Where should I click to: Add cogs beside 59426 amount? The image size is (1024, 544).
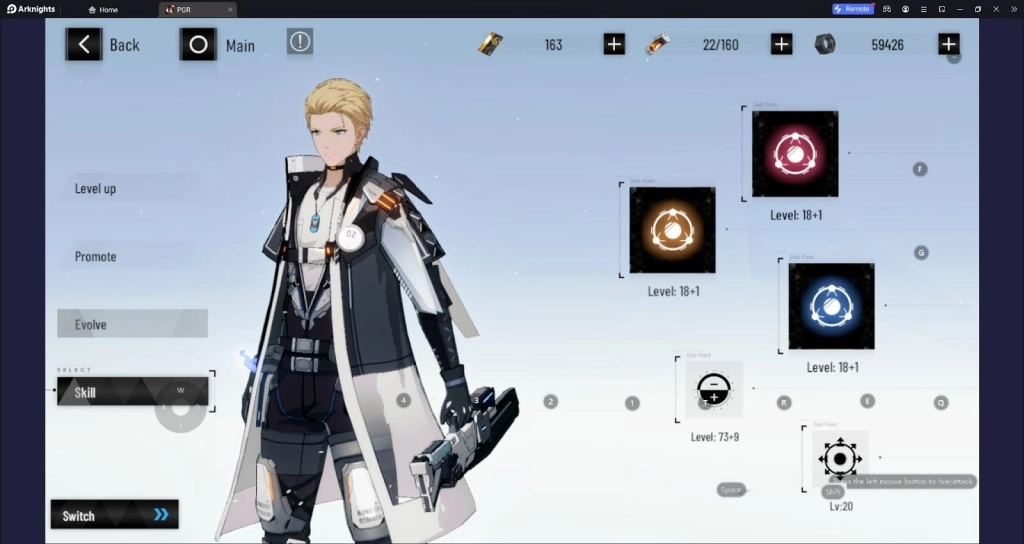click(x=949, y=44)
